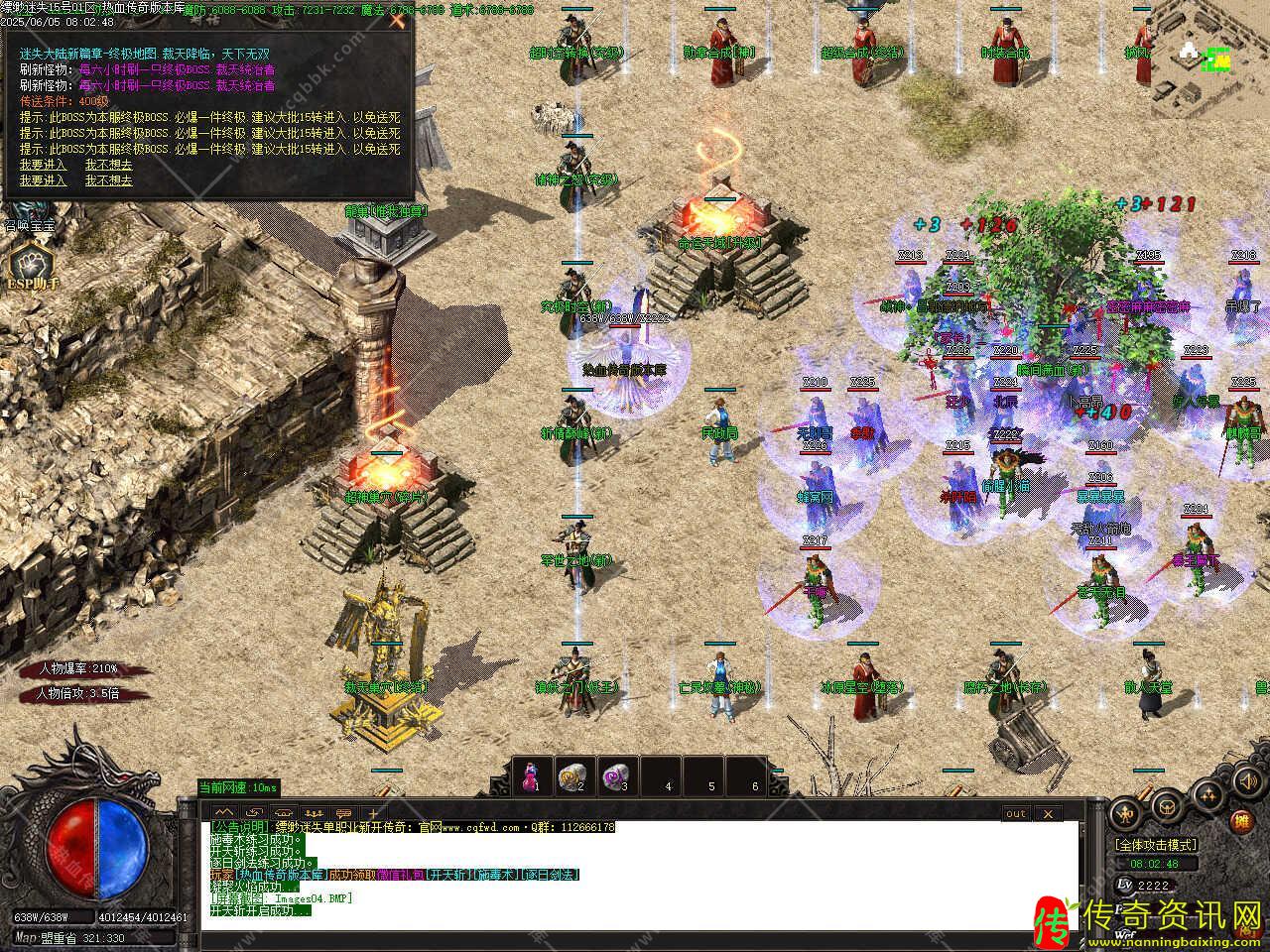
Task: Switch the 全体攻击模式 attack mode
Action: click(1156, 845)
